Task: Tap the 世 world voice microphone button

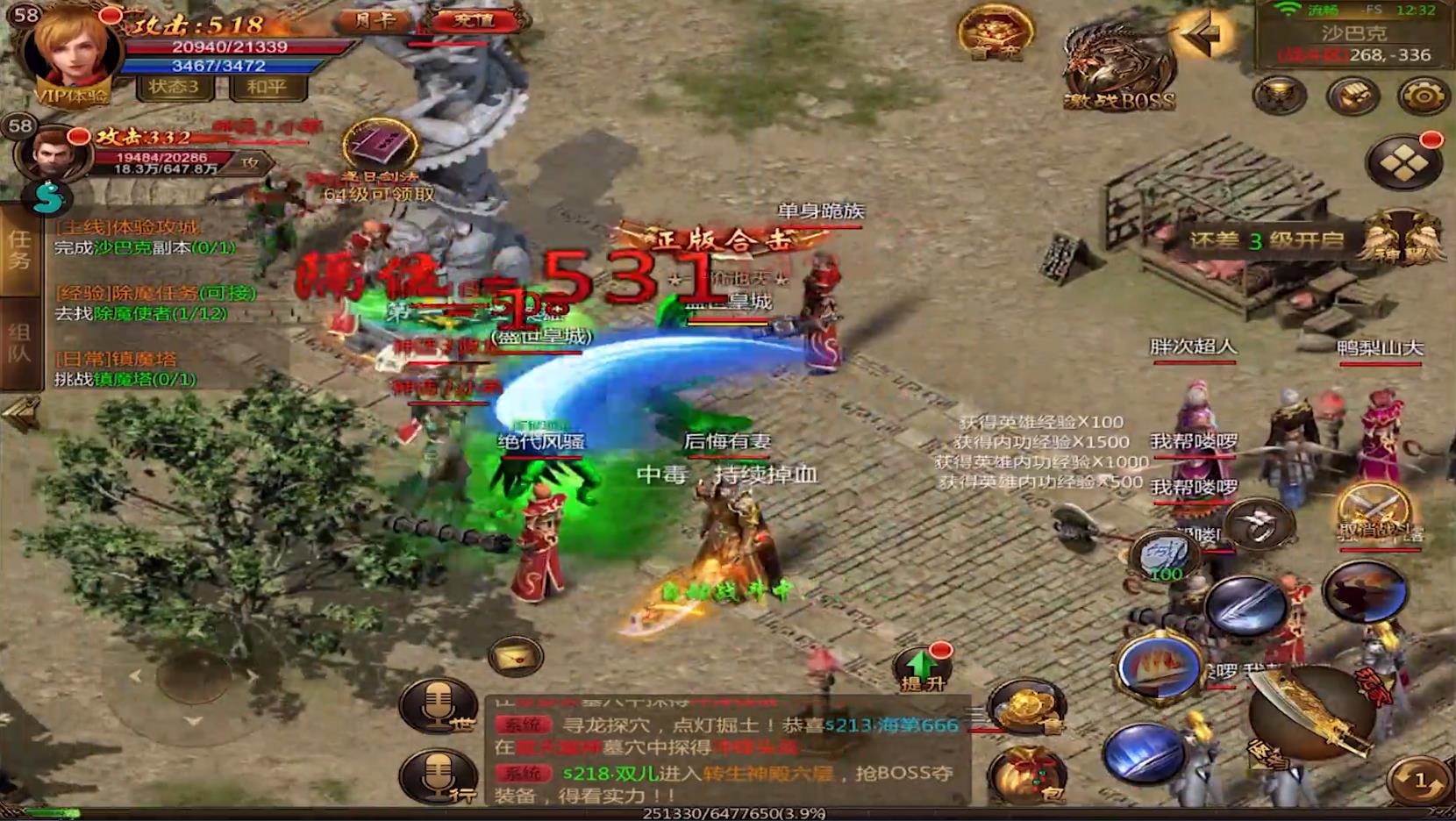Action: coord(438,704)
